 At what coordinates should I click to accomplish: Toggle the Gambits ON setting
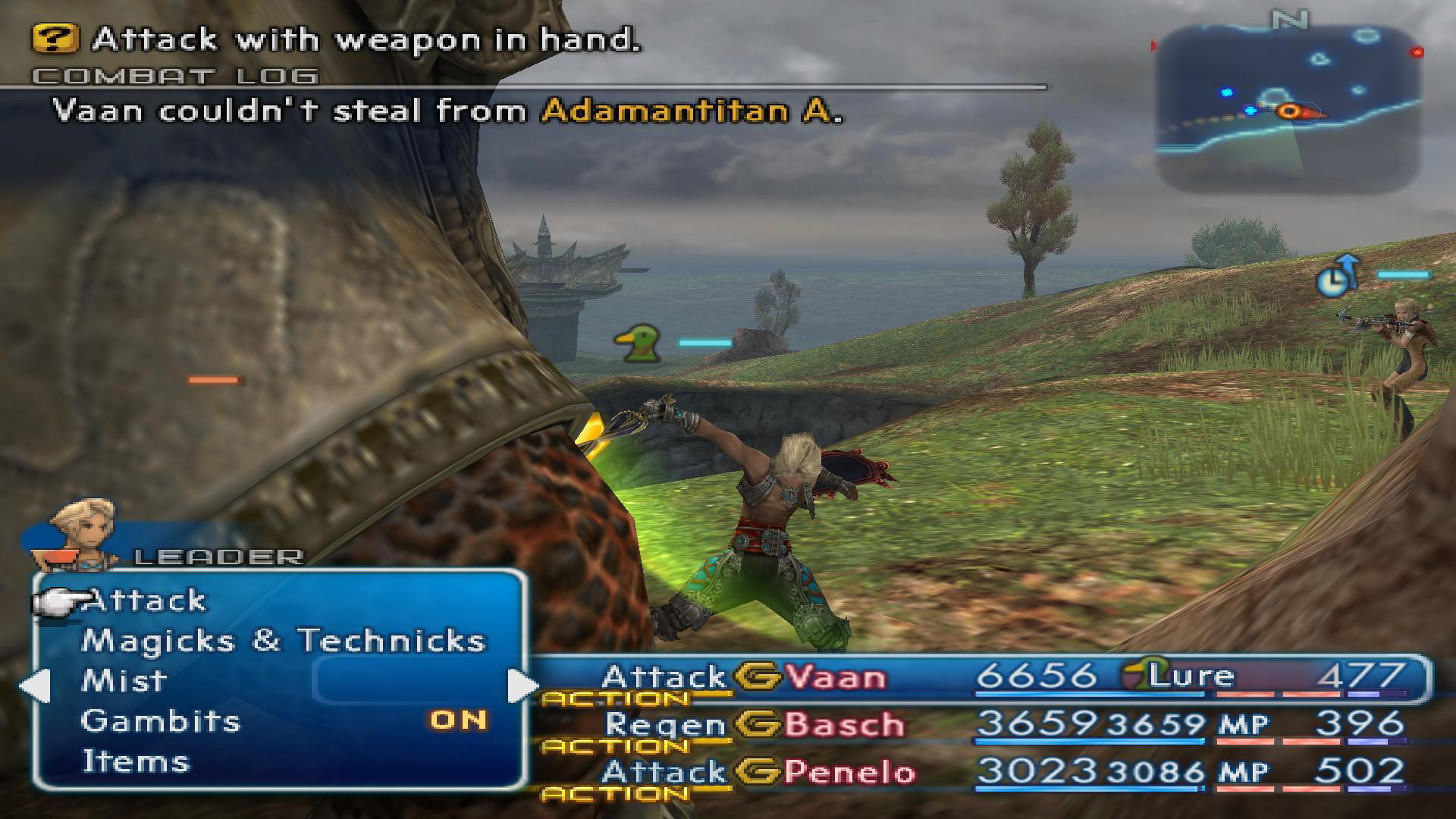click(458, 720)
